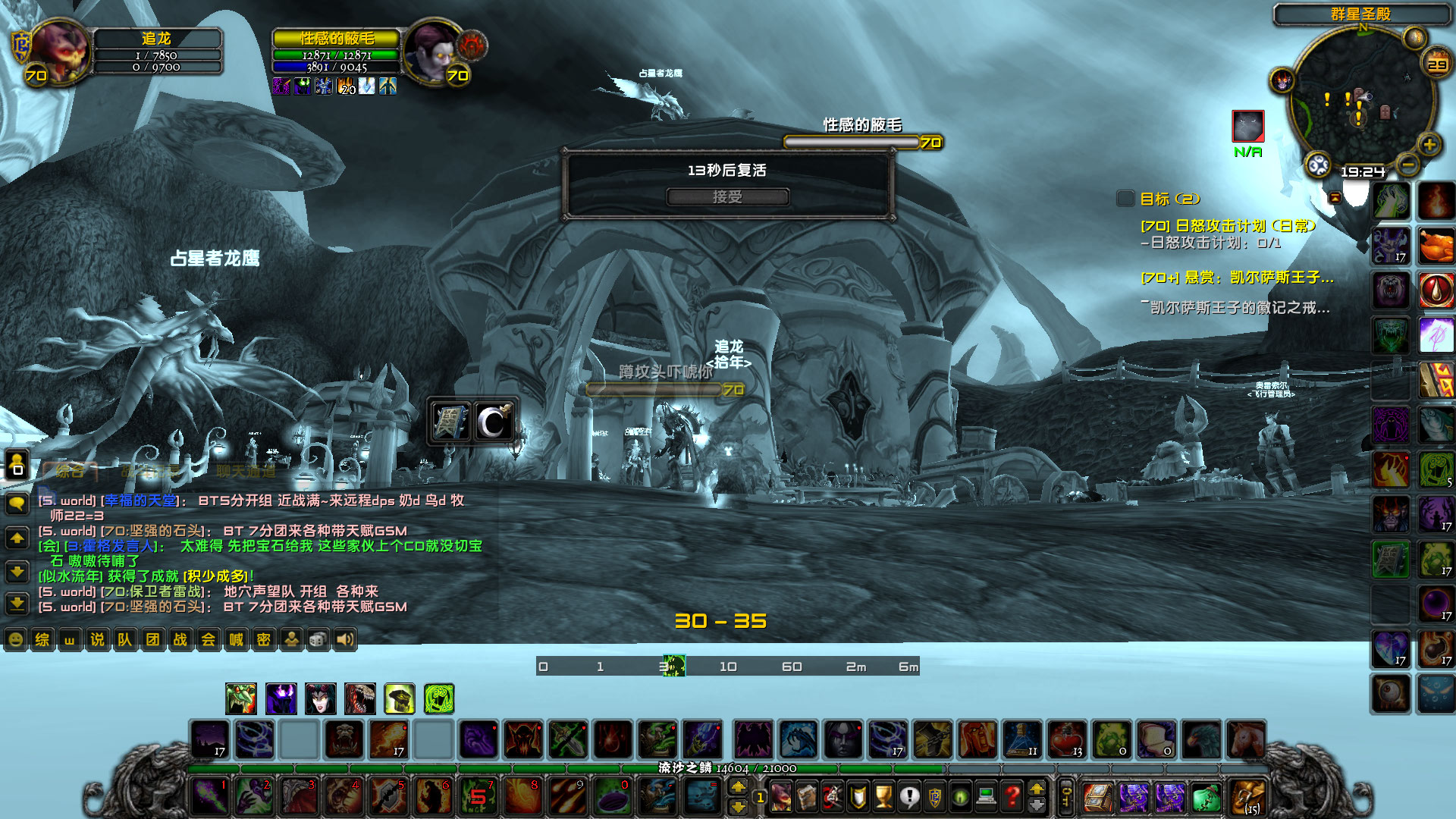Switch to the 聊天频道 chat tab
The image size is (1456, 819).
(x=246, y=472)
